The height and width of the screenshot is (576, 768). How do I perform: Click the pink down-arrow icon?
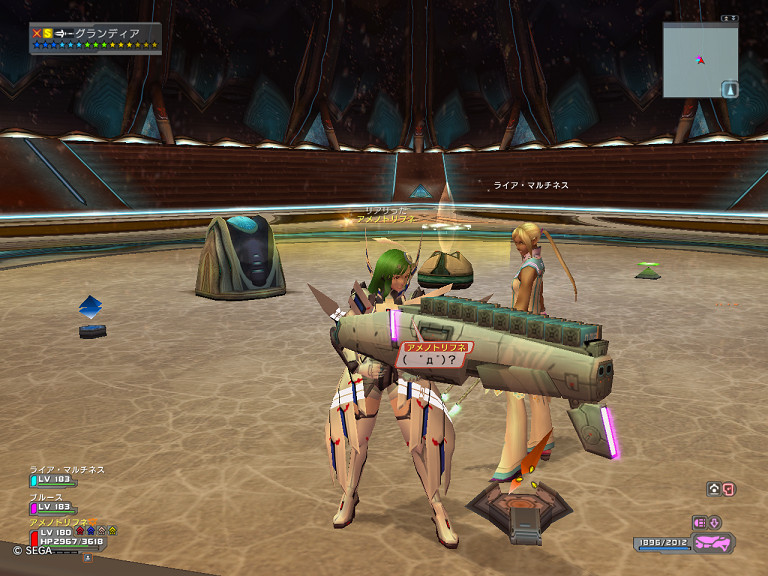click(x=715, y=522)
